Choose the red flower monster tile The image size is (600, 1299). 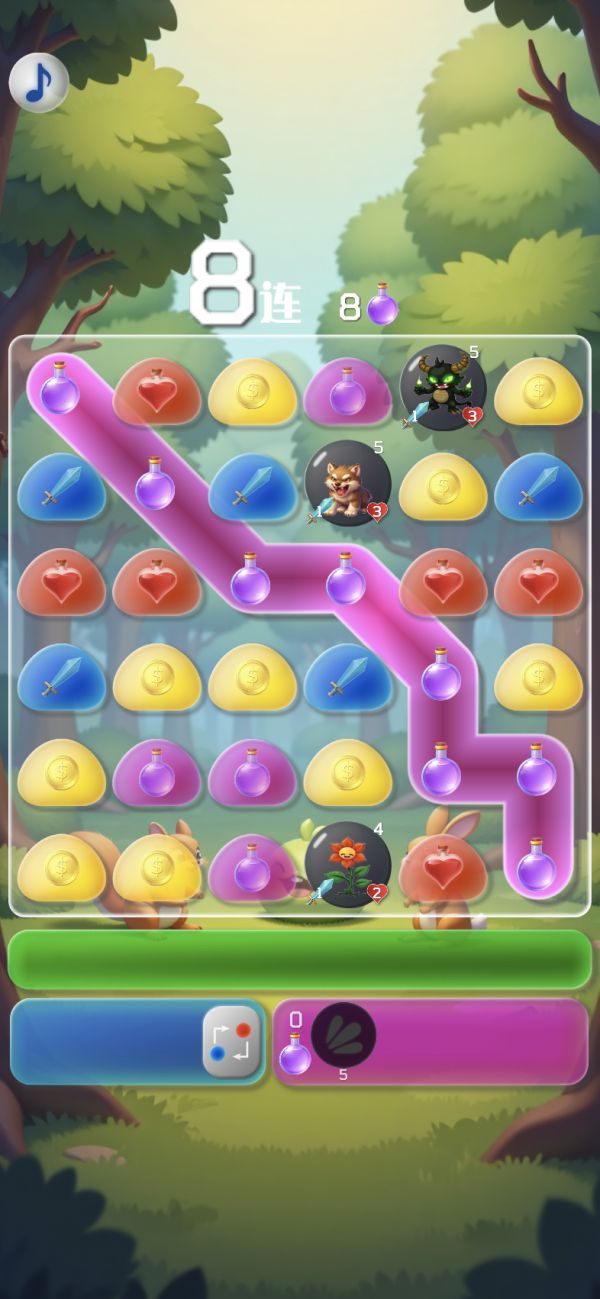pos(347,865)
